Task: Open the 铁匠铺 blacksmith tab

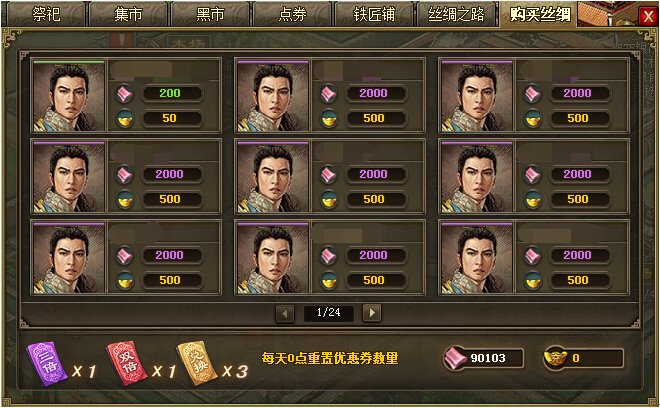Action: (374, 14)
